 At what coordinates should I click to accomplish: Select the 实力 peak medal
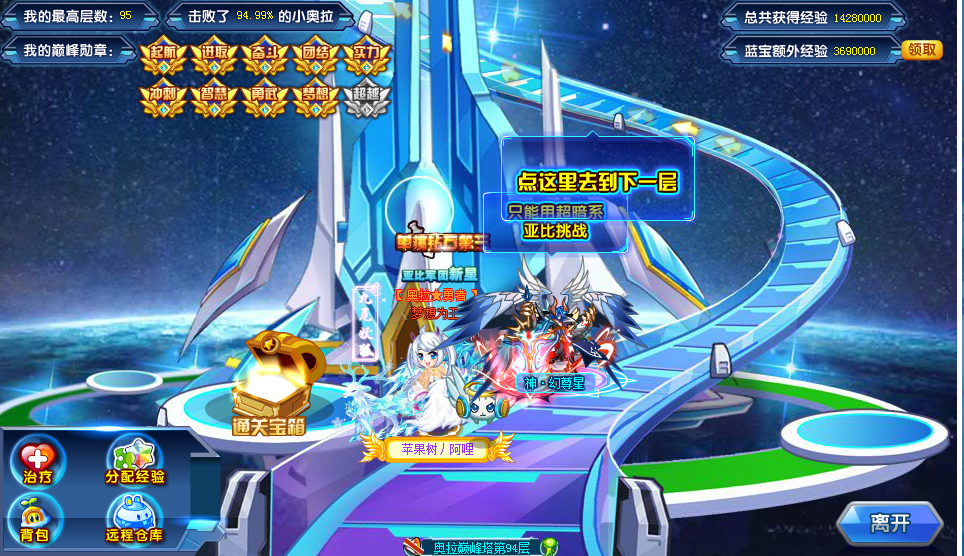click(366, 56)
